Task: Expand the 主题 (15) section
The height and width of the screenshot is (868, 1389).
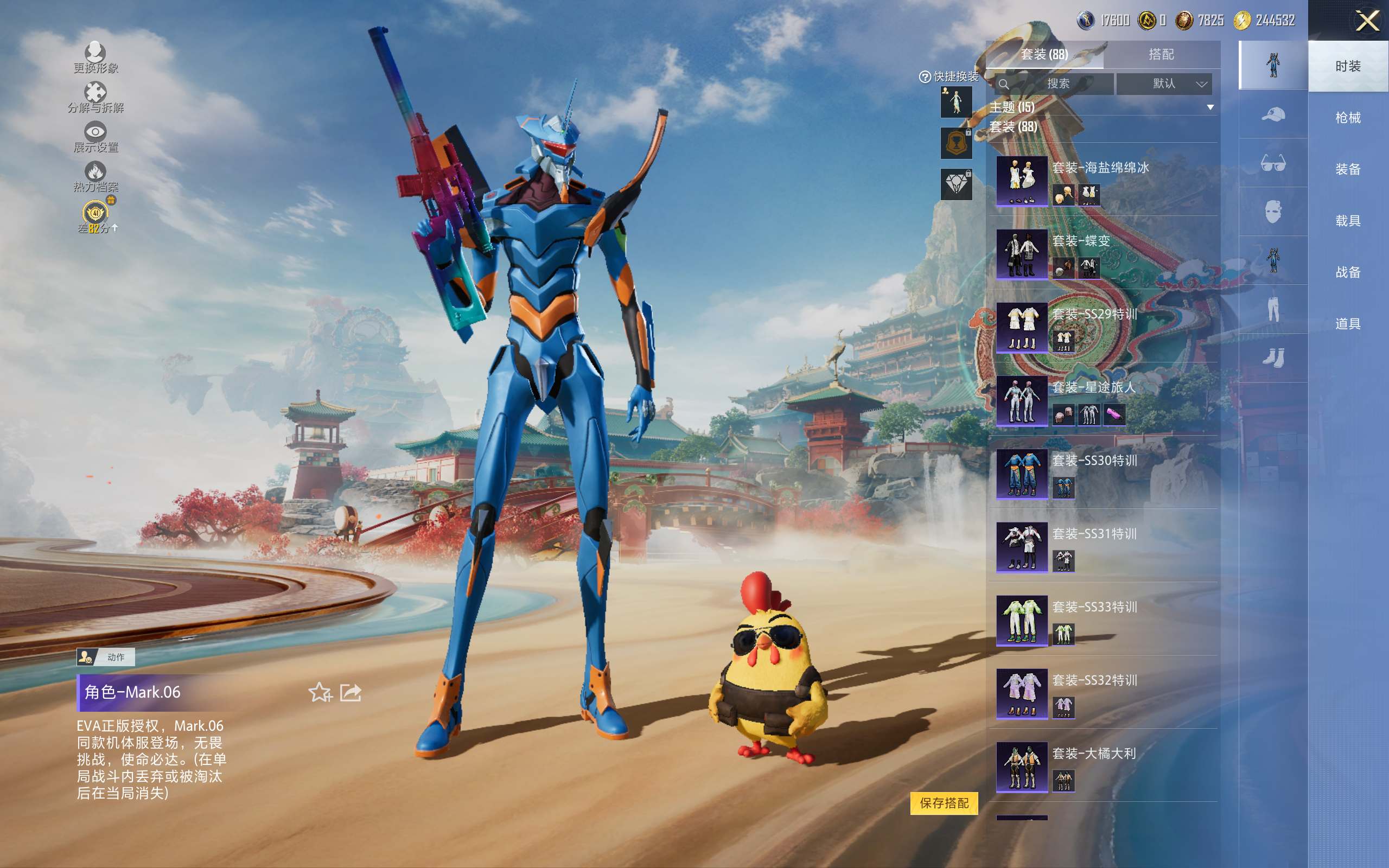Action: [1210, 107]
